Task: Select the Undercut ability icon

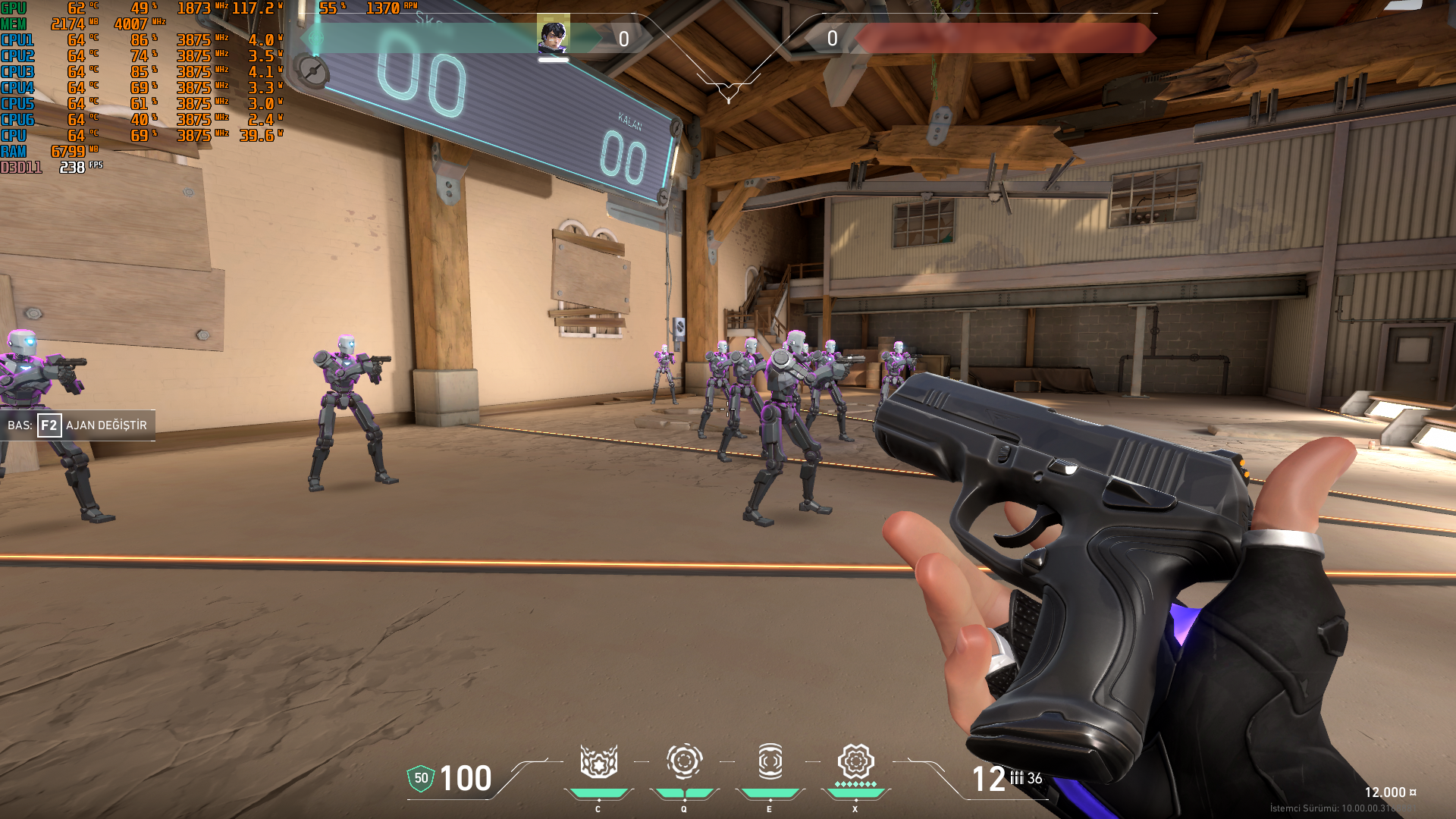Action: [684, 761]
